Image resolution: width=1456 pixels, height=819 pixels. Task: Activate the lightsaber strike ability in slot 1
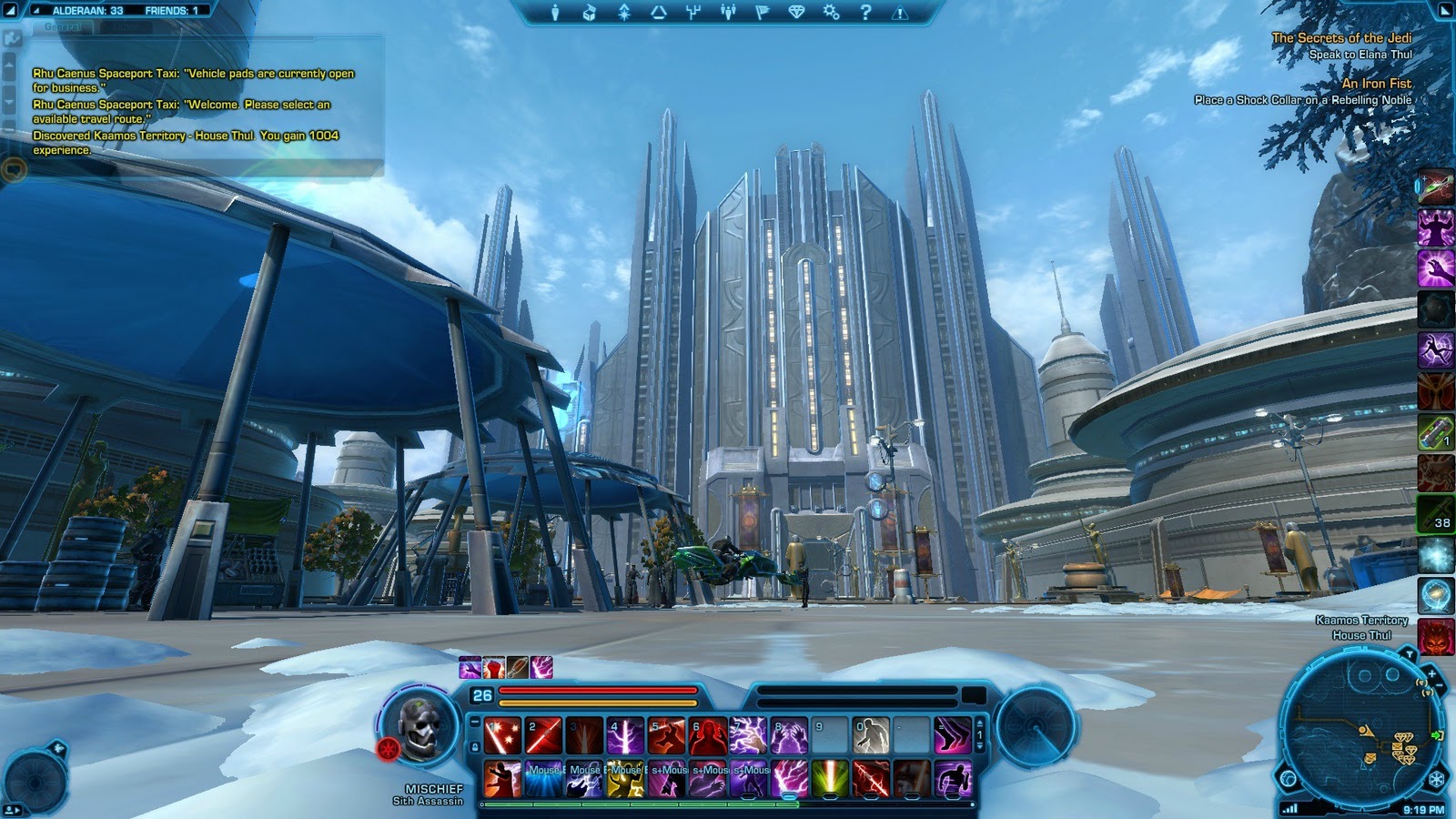point(502,736)
